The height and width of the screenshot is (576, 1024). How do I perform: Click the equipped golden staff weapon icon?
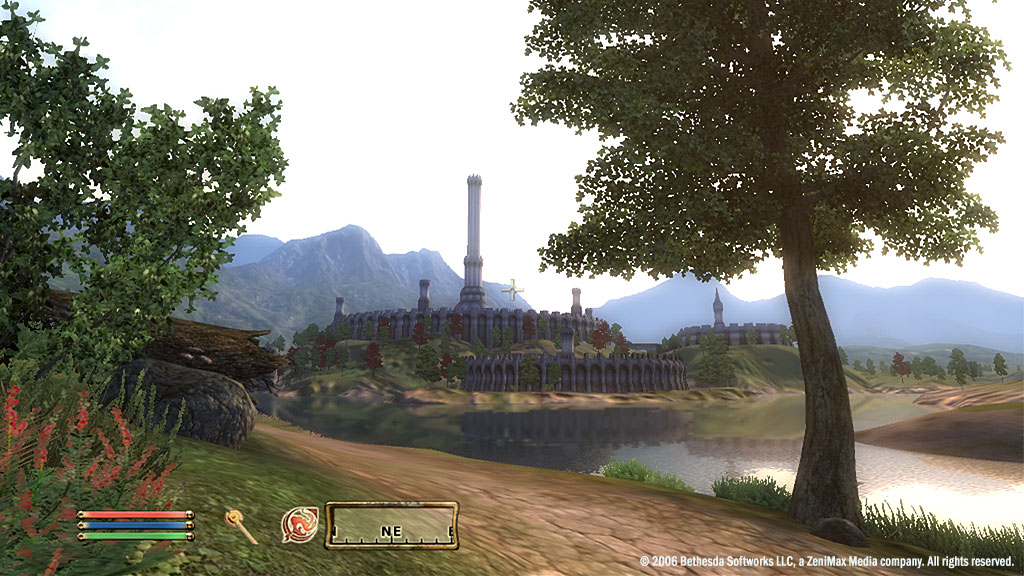click(x=240, y=525)
